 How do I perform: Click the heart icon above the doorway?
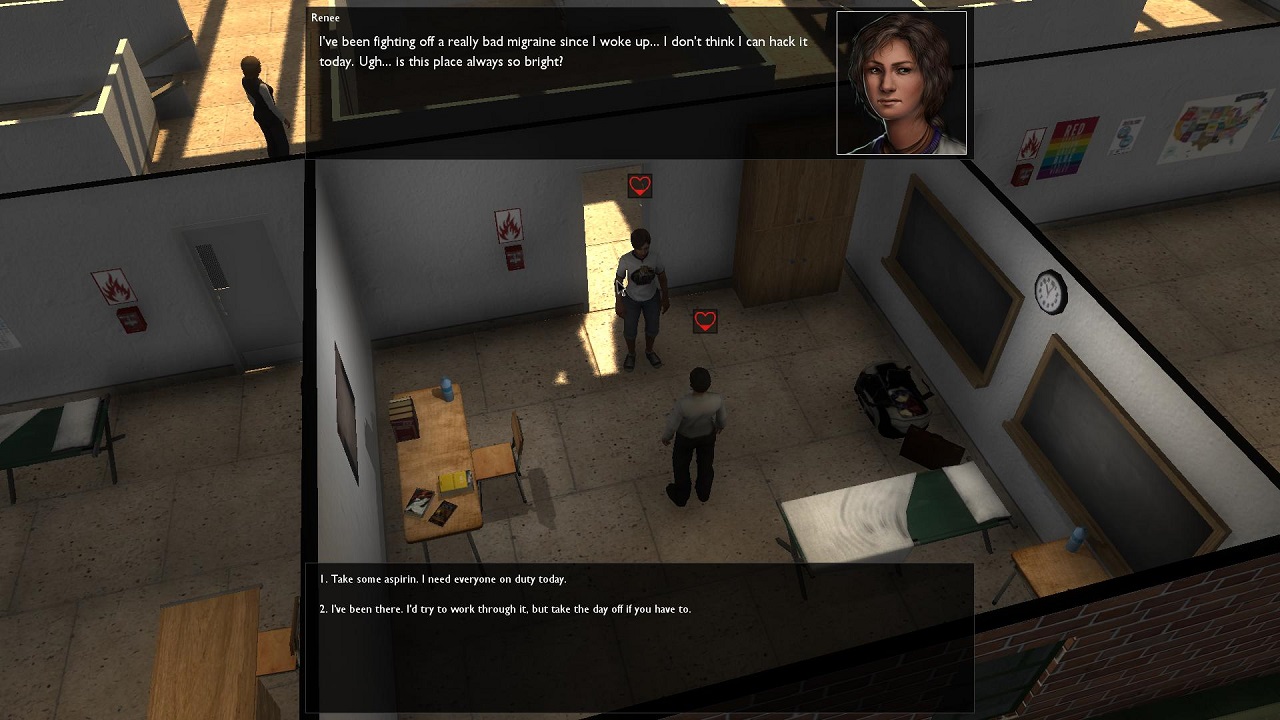click(638, 185)
